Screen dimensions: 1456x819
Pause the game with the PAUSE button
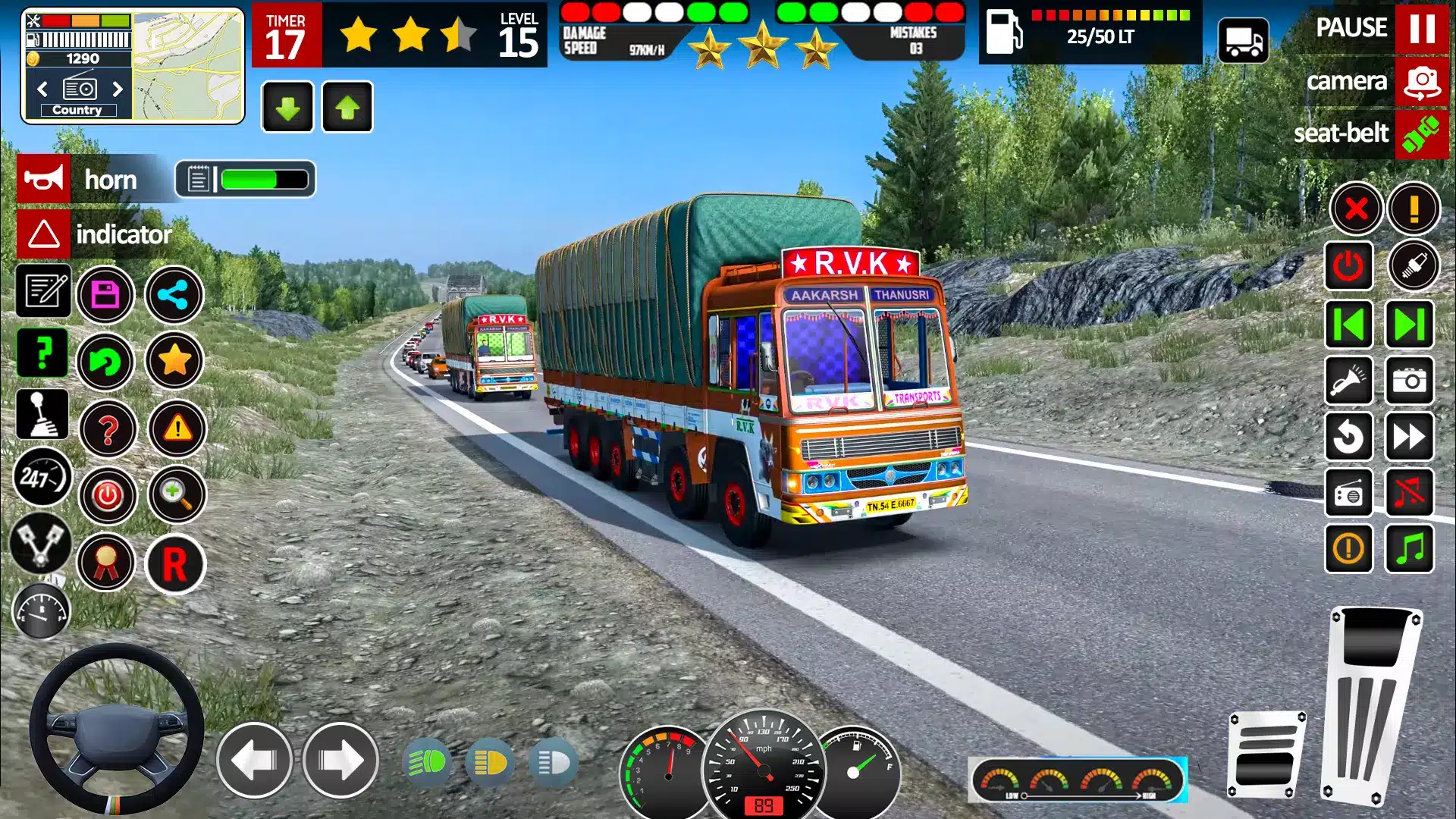(1421, 29)
